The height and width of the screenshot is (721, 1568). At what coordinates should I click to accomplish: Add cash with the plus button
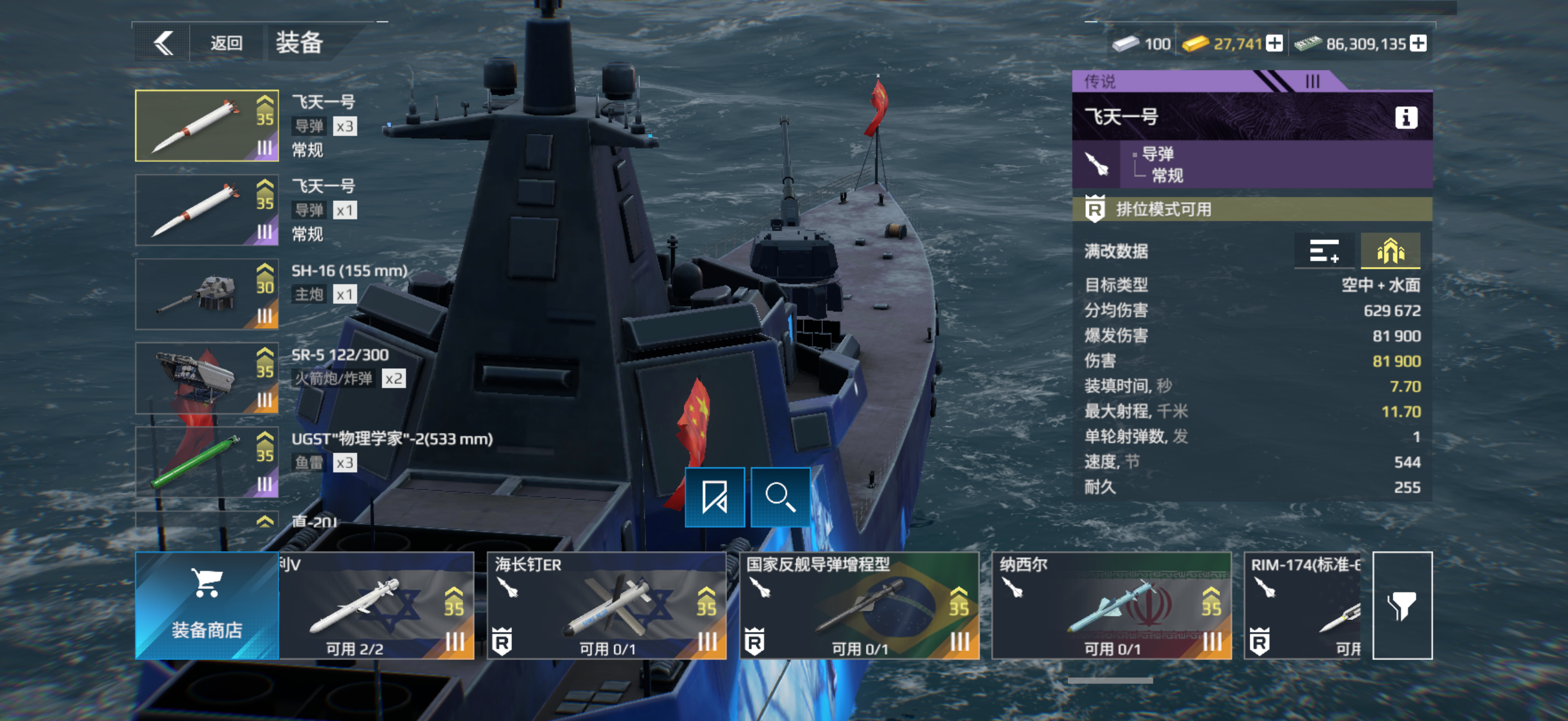pos(1418,43)
